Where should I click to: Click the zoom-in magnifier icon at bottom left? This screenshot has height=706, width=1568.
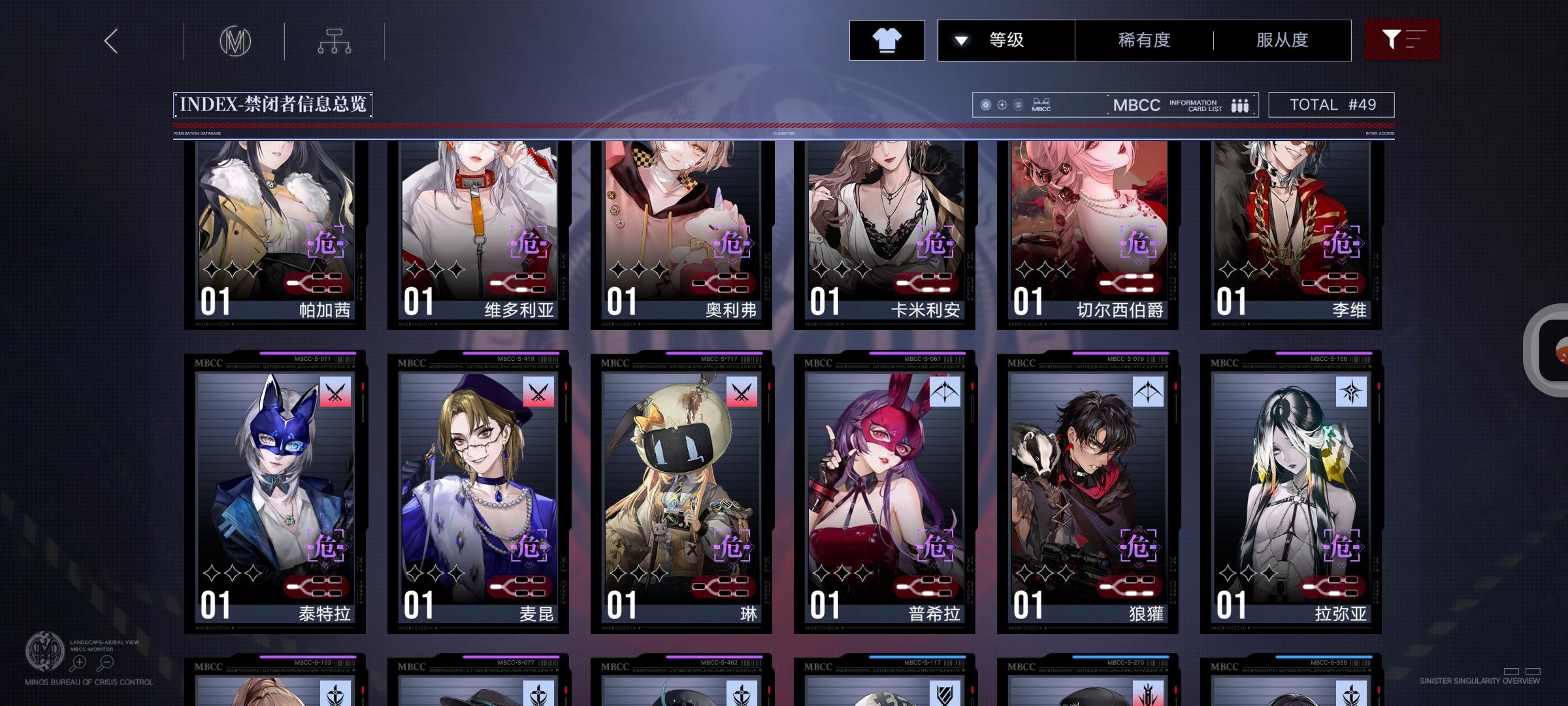click(79, 662)
